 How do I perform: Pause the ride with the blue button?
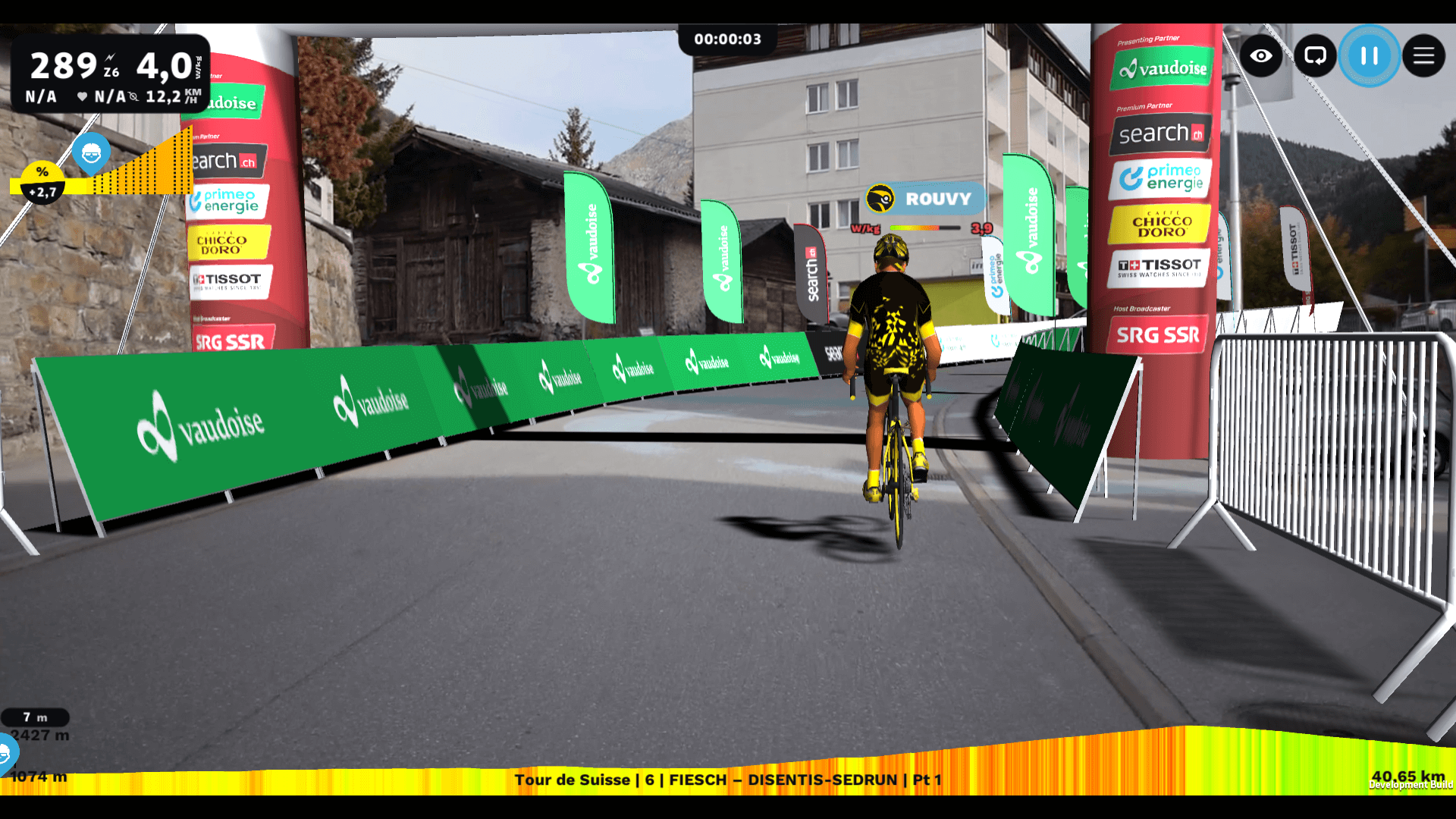1369,56
